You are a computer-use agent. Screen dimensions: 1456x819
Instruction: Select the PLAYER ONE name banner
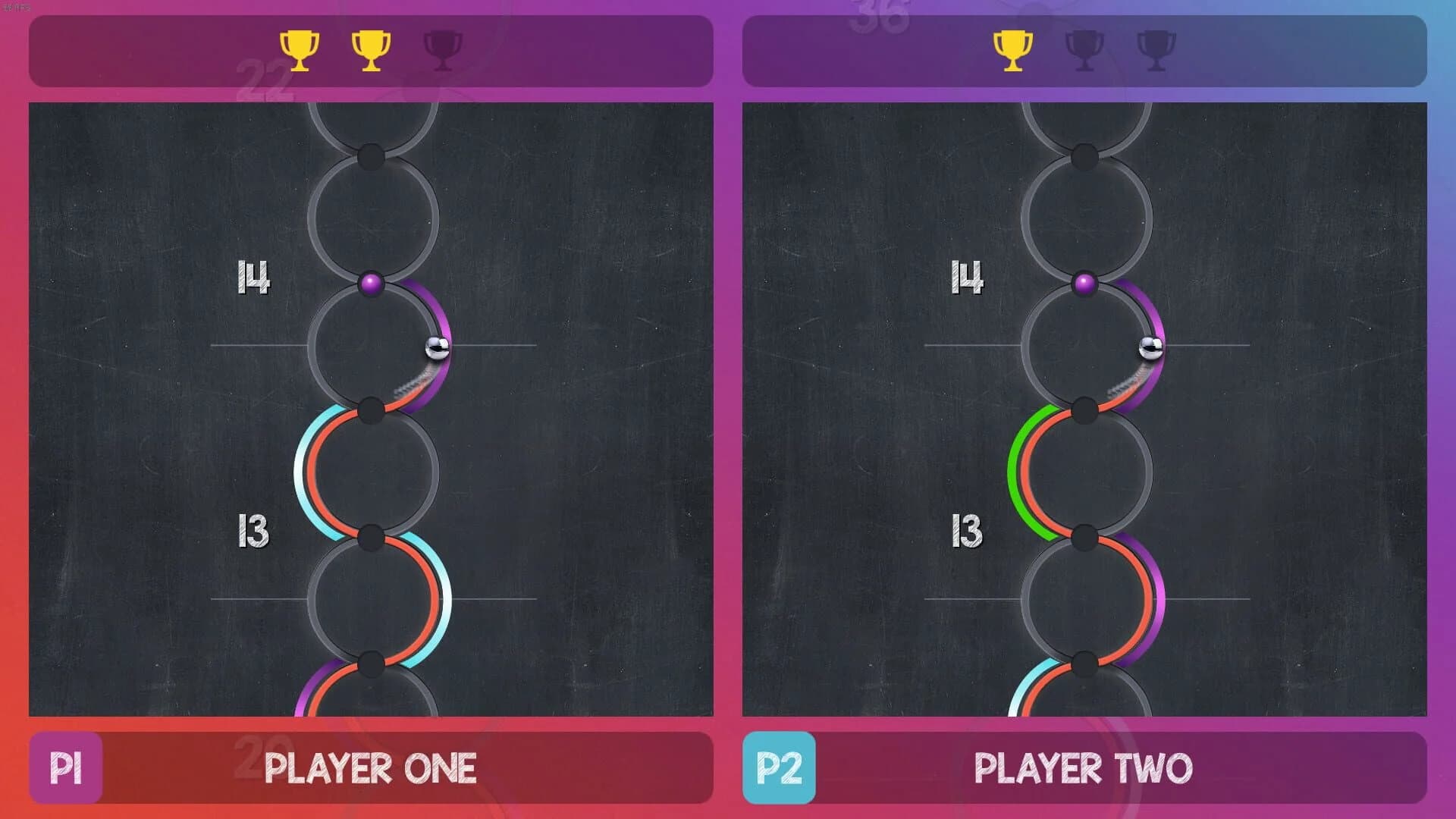coord(372,767)
